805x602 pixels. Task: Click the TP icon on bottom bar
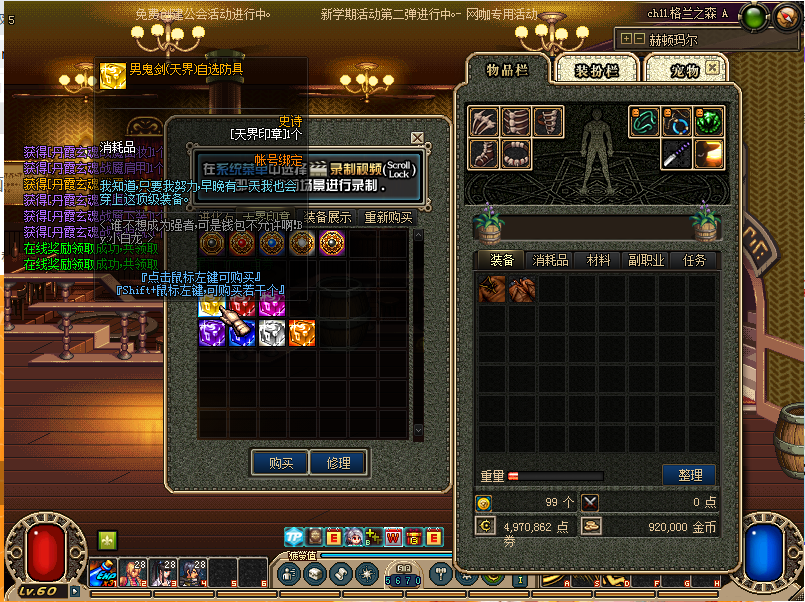(294, 537)
